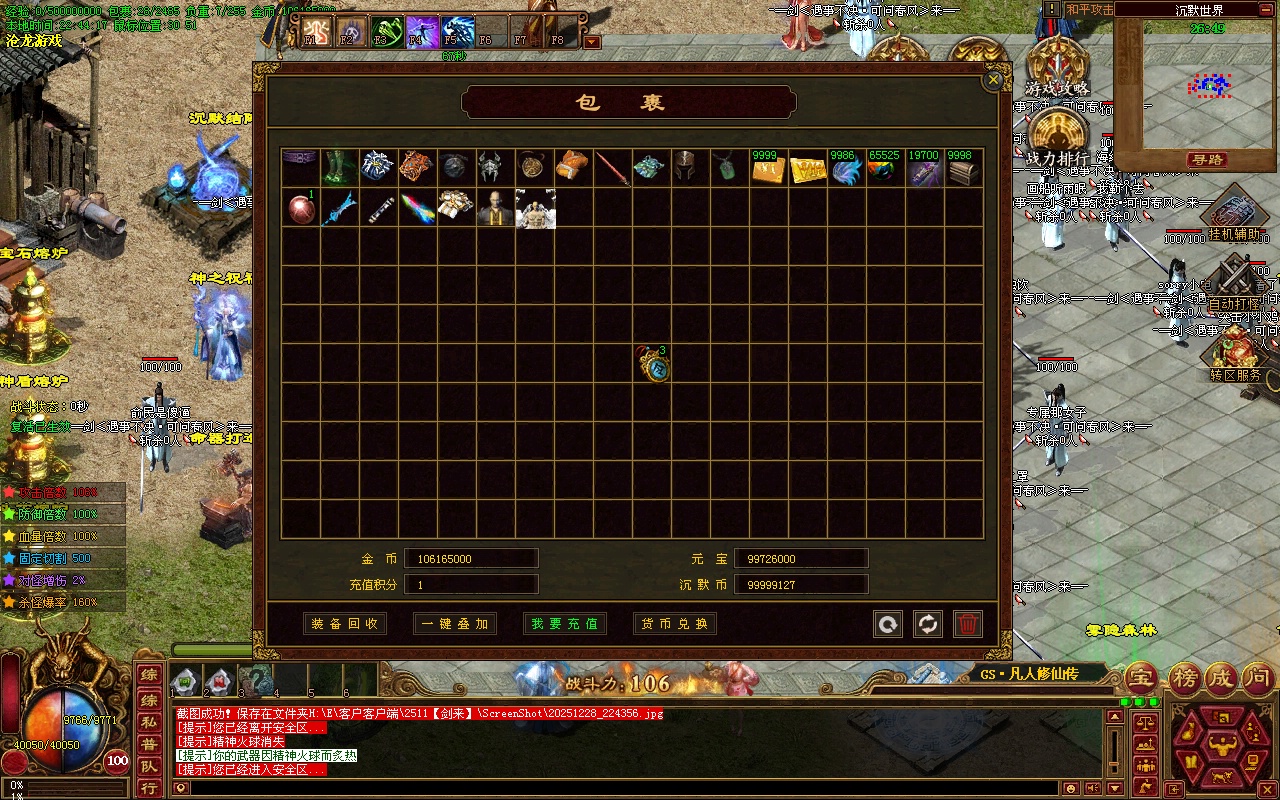Viewport: 1280px width, 800px height.
Task: Close the 包裹 inventory window
Action: coord(993,80)
